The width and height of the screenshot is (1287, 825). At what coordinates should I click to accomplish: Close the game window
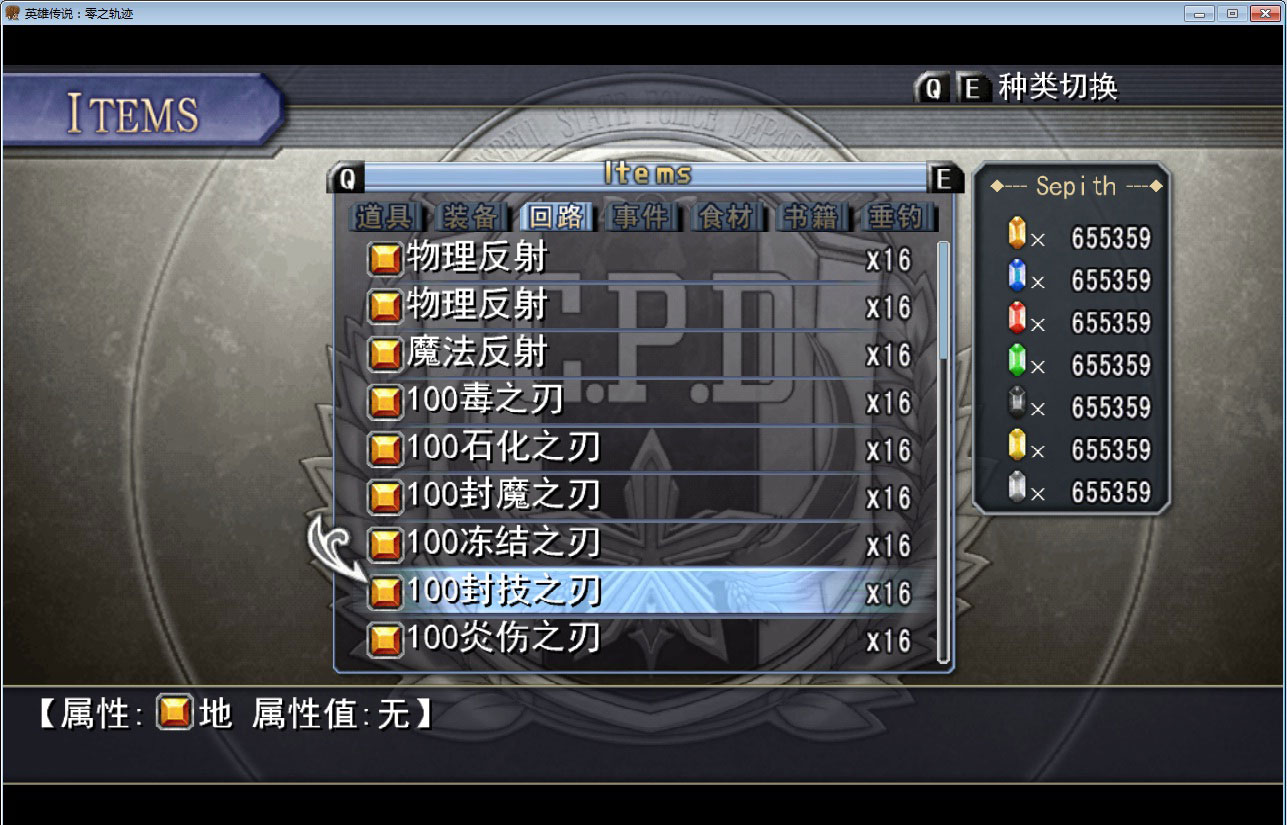point(1264,13)
